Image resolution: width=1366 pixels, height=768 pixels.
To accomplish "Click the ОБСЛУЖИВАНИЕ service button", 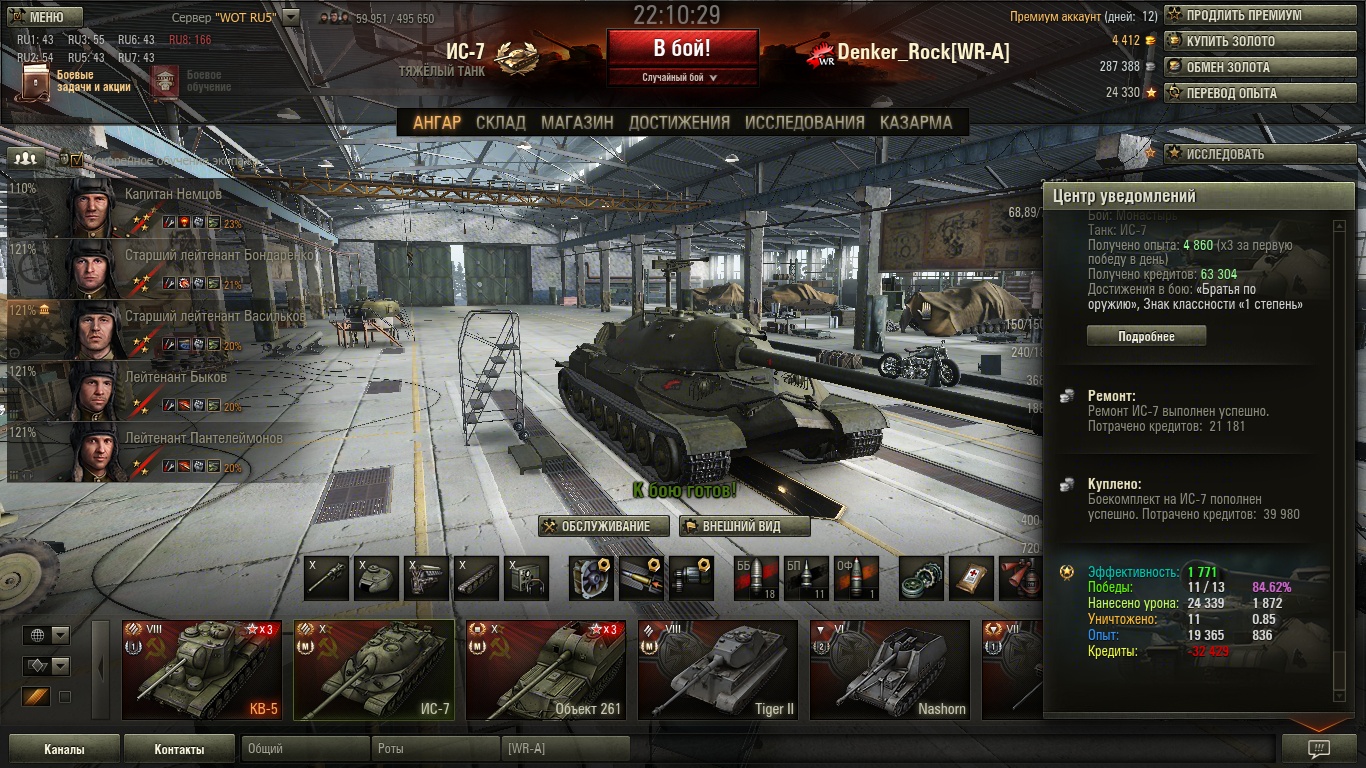I will (604, 527).
